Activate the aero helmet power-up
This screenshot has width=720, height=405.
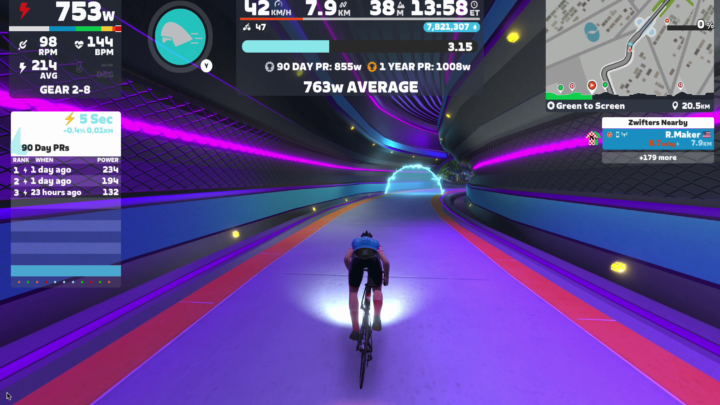(180, 36)
